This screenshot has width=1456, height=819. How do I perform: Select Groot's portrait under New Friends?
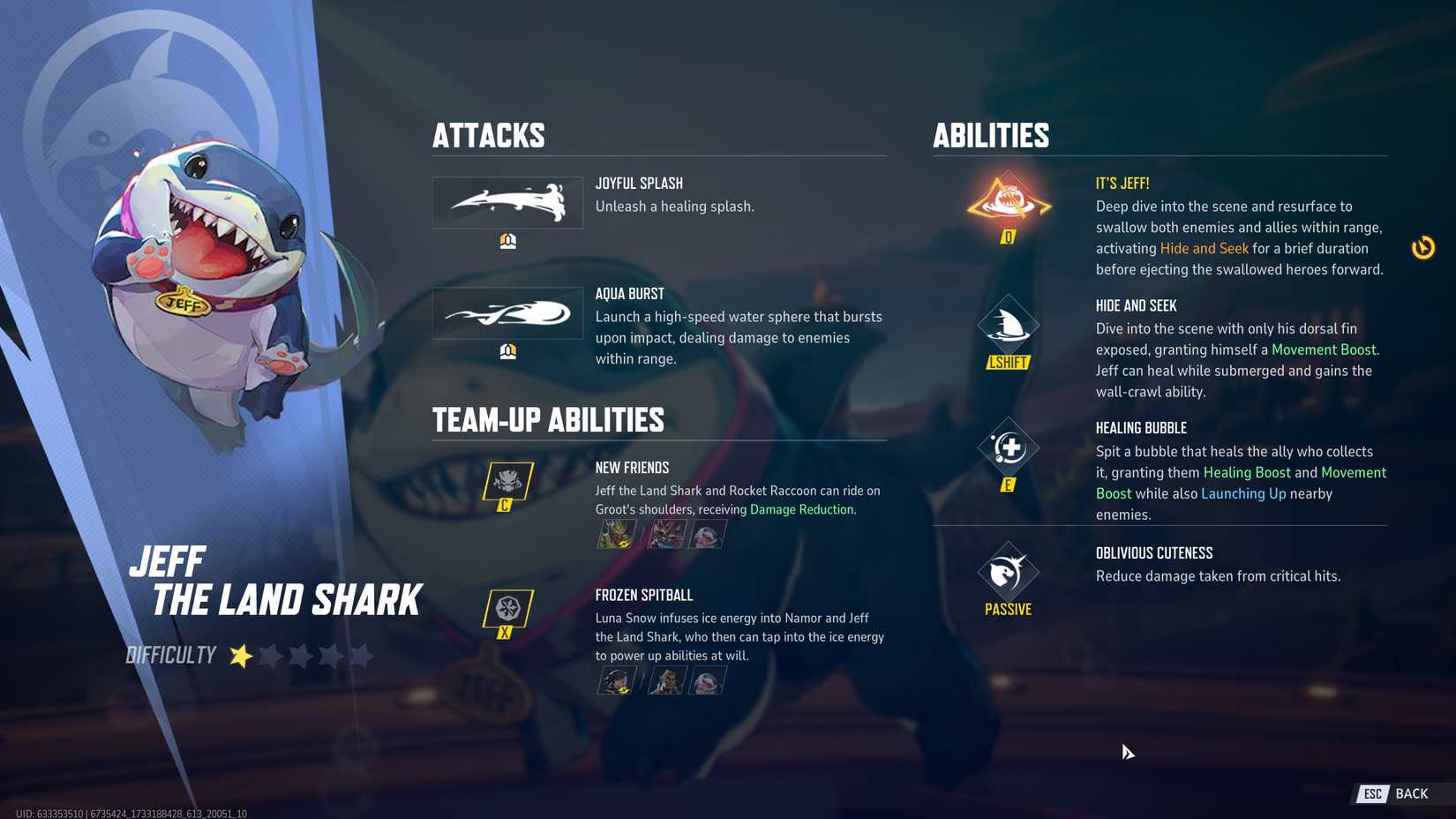(x=617, y=533)
